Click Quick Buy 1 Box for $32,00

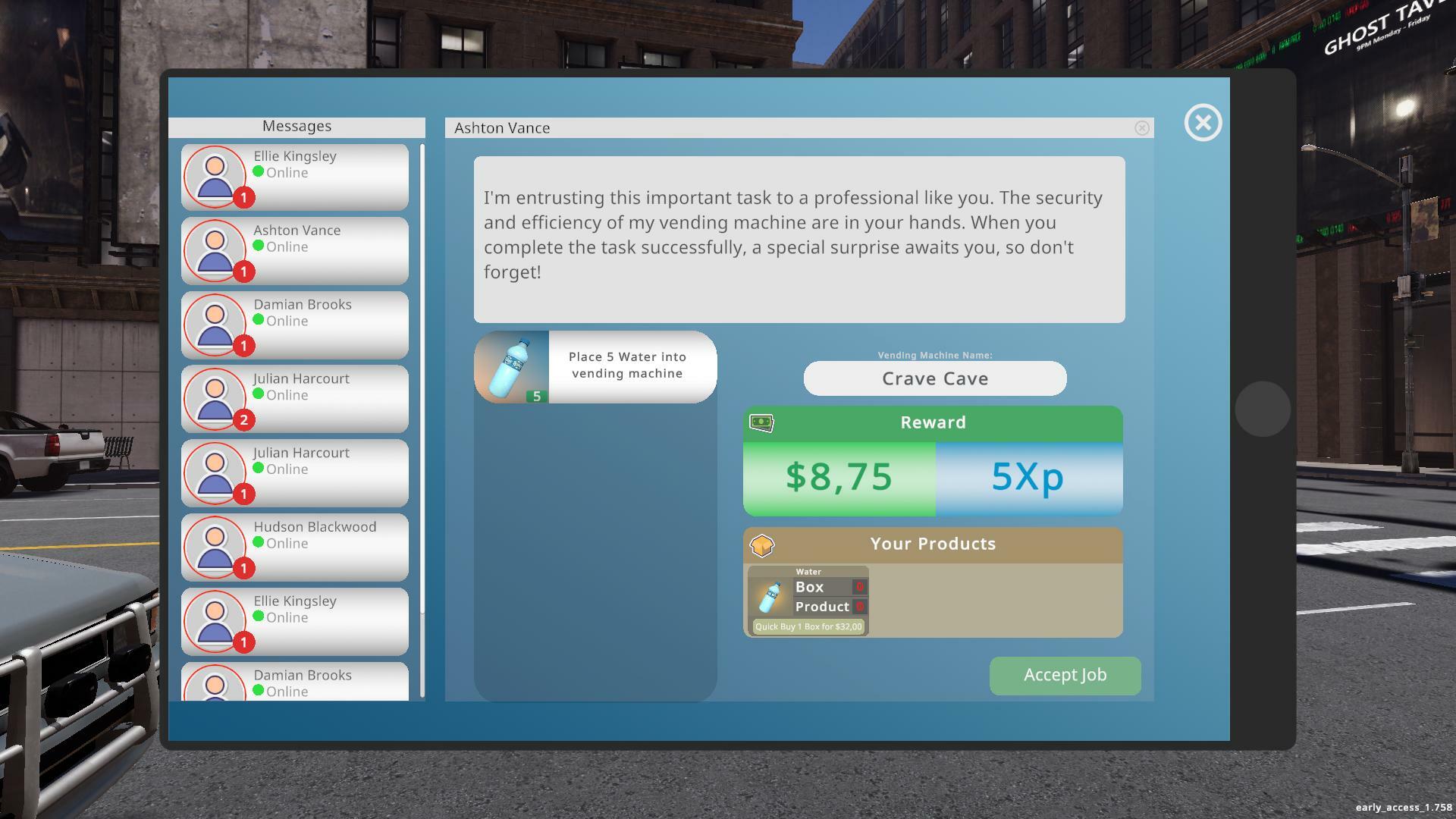(x=807, y=626)
